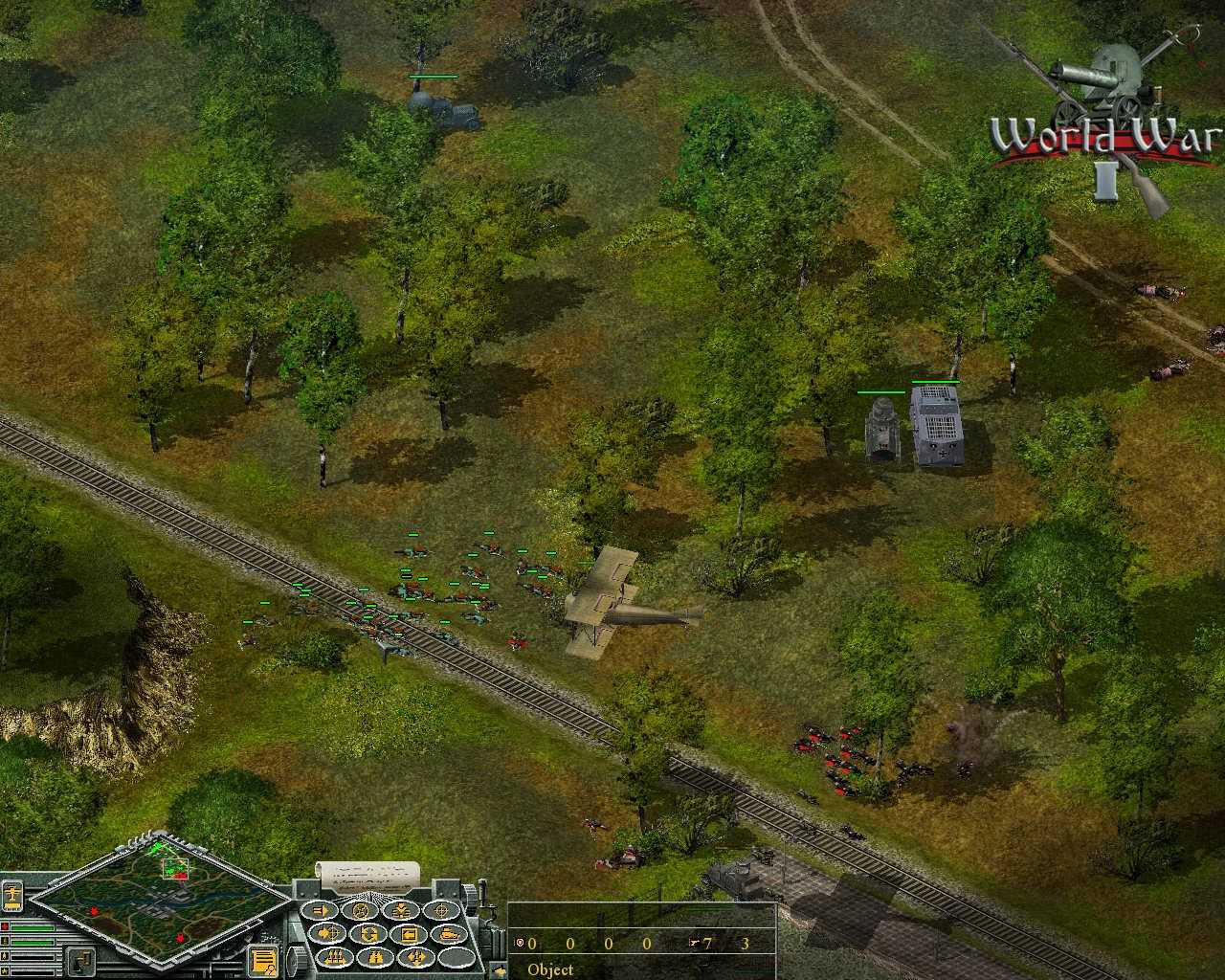The width and height of the screenshot is (1225, 980).
Task: Click the exit-vehicle arrow command icon
Action: 410,933
